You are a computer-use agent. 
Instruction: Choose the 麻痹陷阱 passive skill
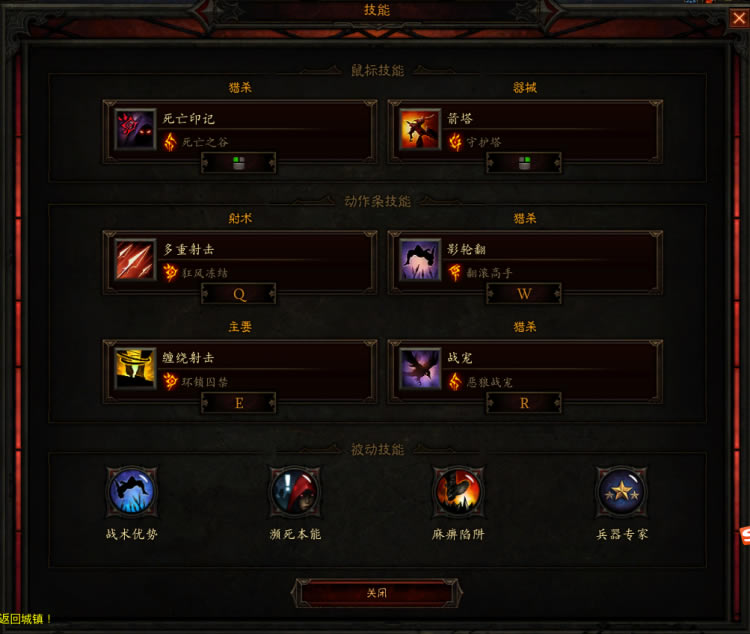tap(458, 492)
